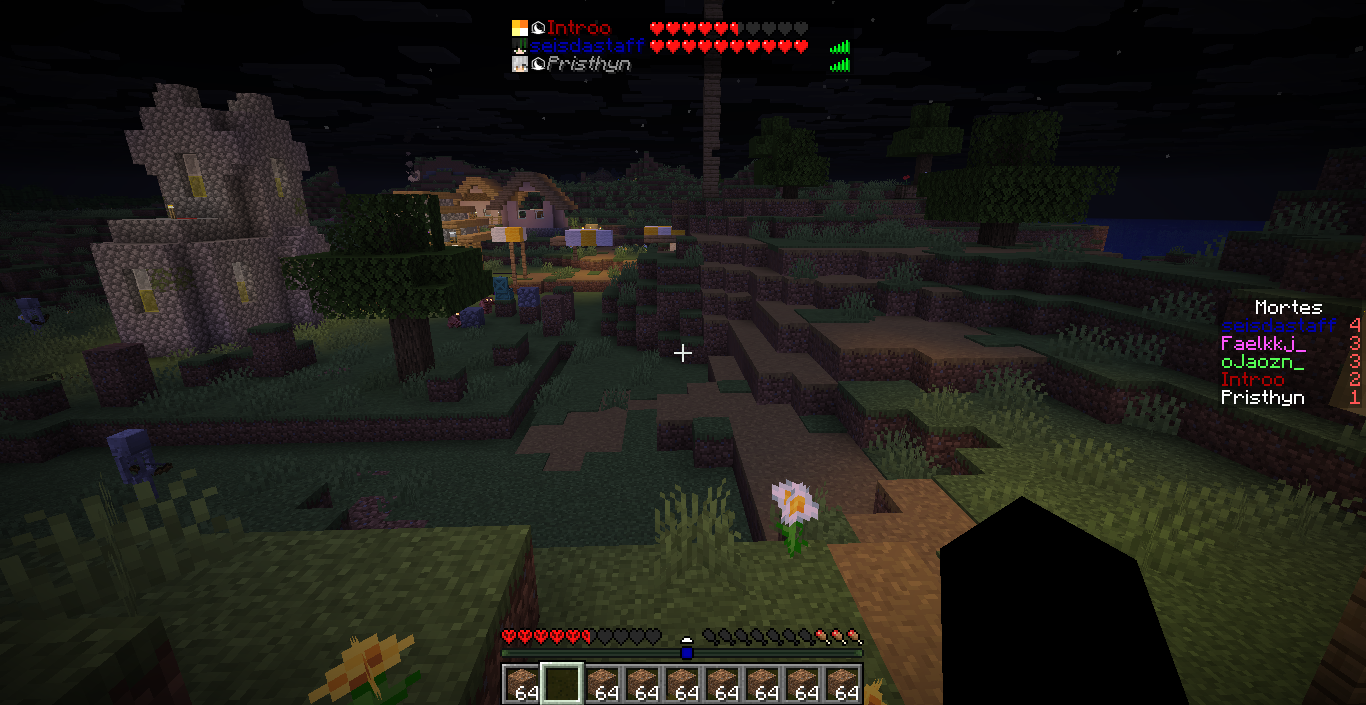This screenshot has height=705, width=1366.
Task: Select the highlighted empty hotbar slot
Action: click(x=561, y=684)
